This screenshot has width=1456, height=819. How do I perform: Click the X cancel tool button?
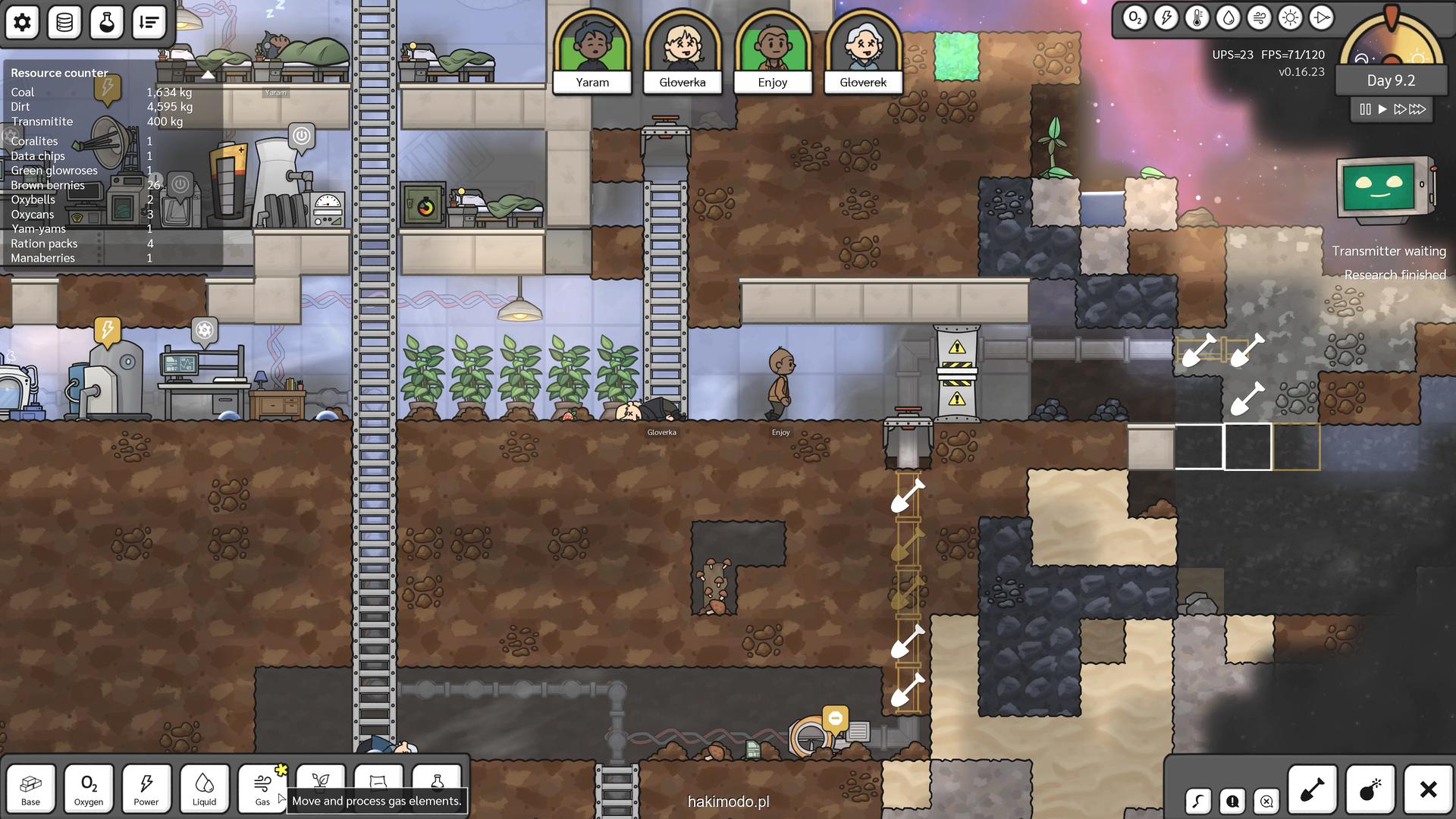coord(1428,789)
